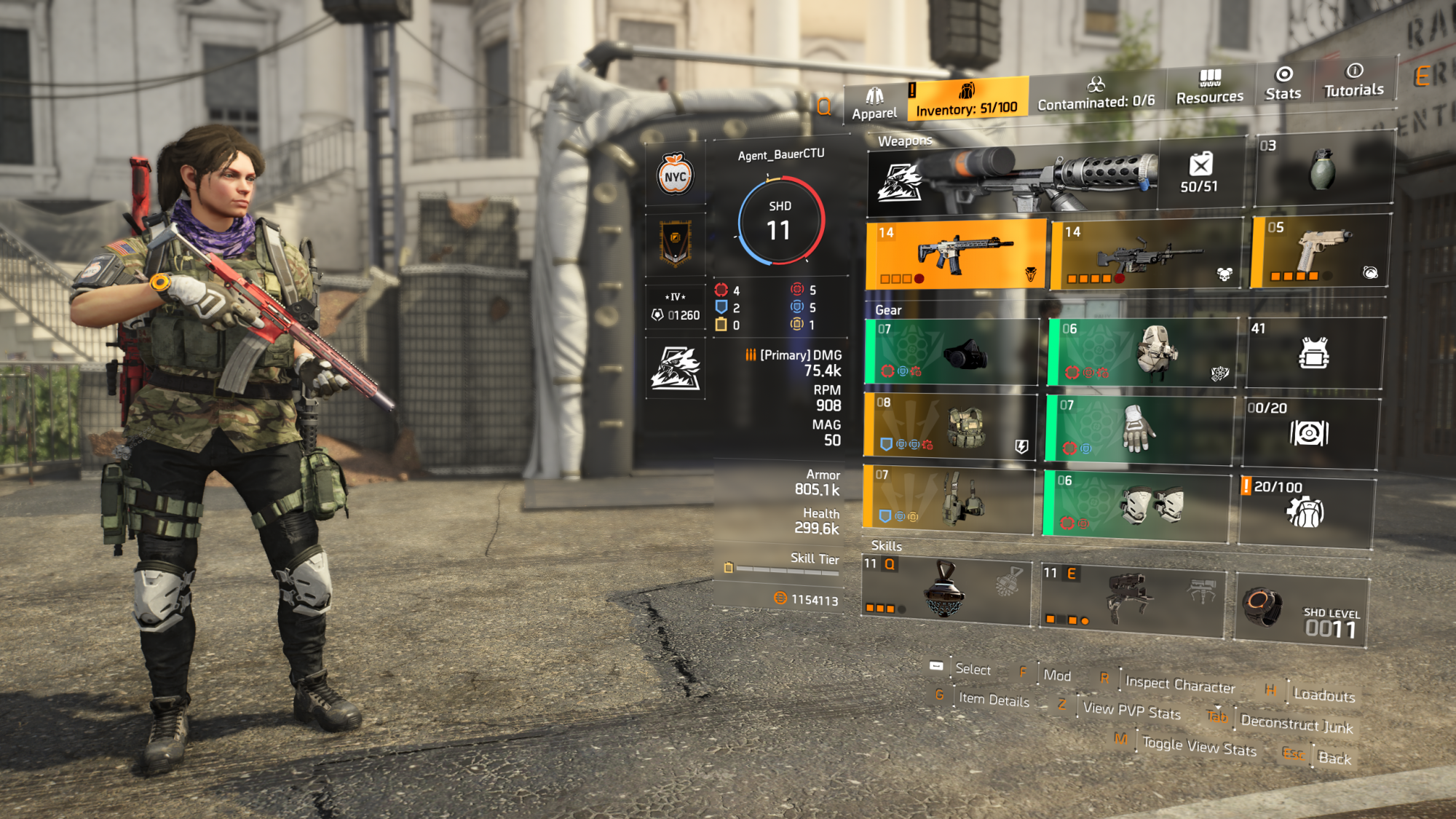Open the Inventory tab
This screenshot has height=819, width=1456.
pos(967,100)
